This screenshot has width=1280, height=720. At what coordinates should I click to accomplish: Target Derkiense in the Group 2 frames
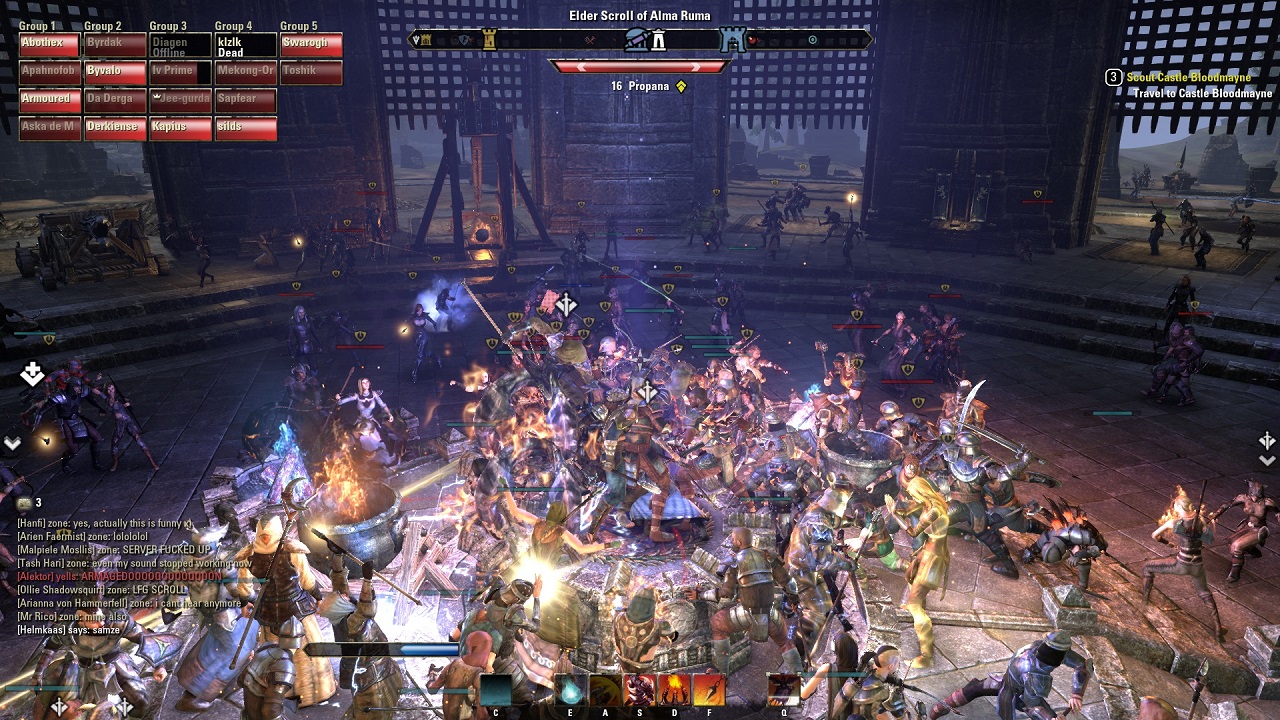(115, 128)
